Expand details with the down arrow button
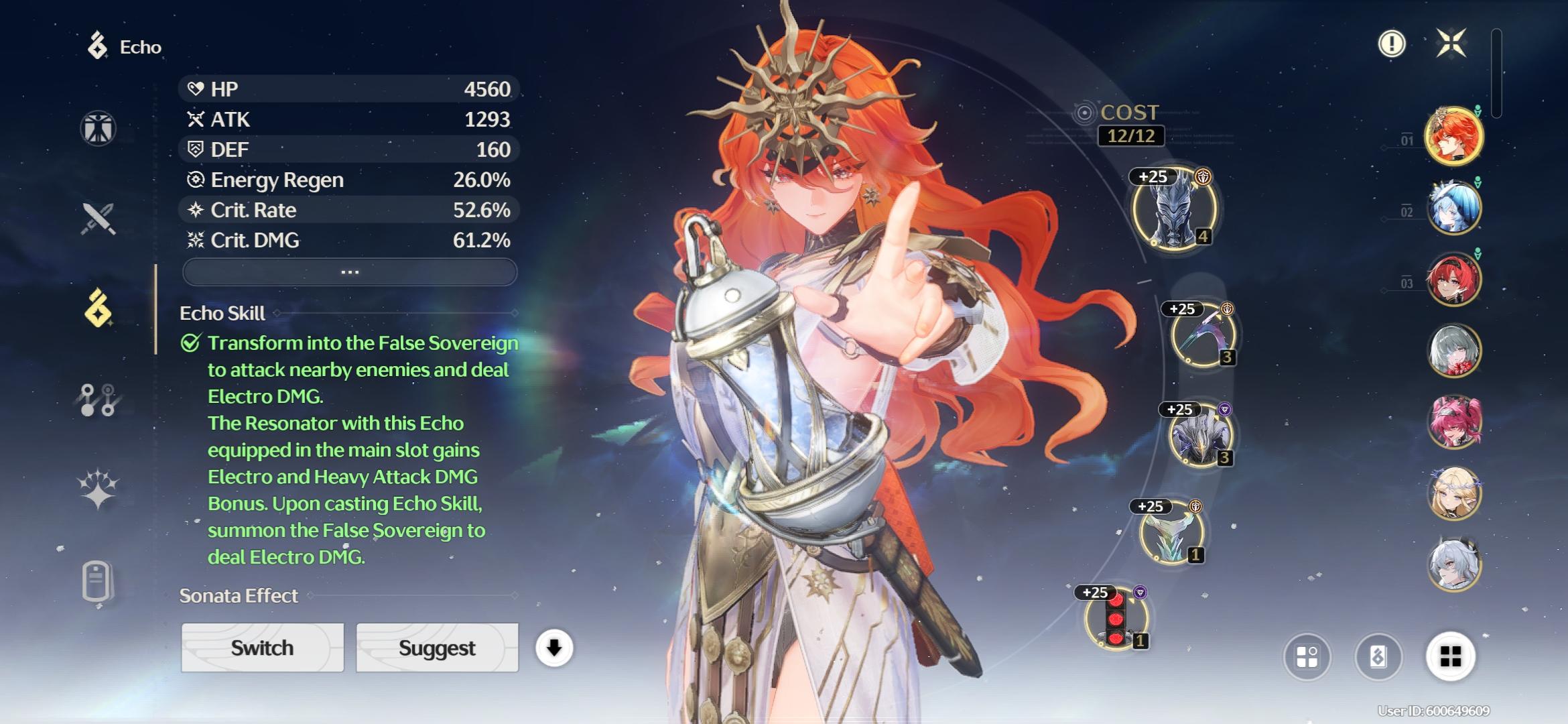 (553, 648)
